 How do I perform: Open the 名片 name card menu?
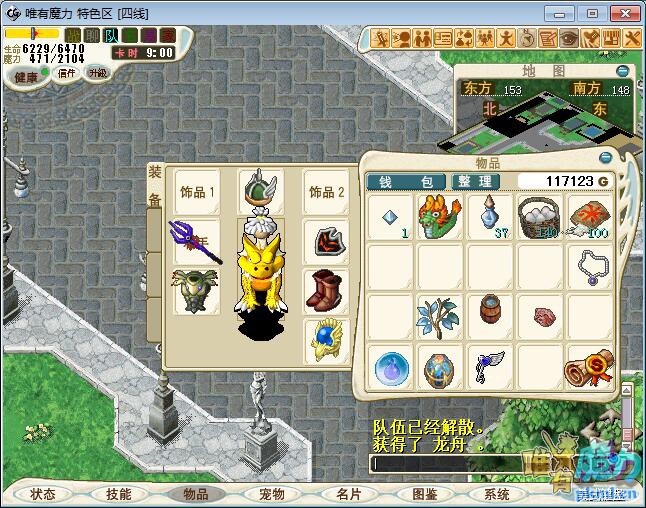coord(348,494)
